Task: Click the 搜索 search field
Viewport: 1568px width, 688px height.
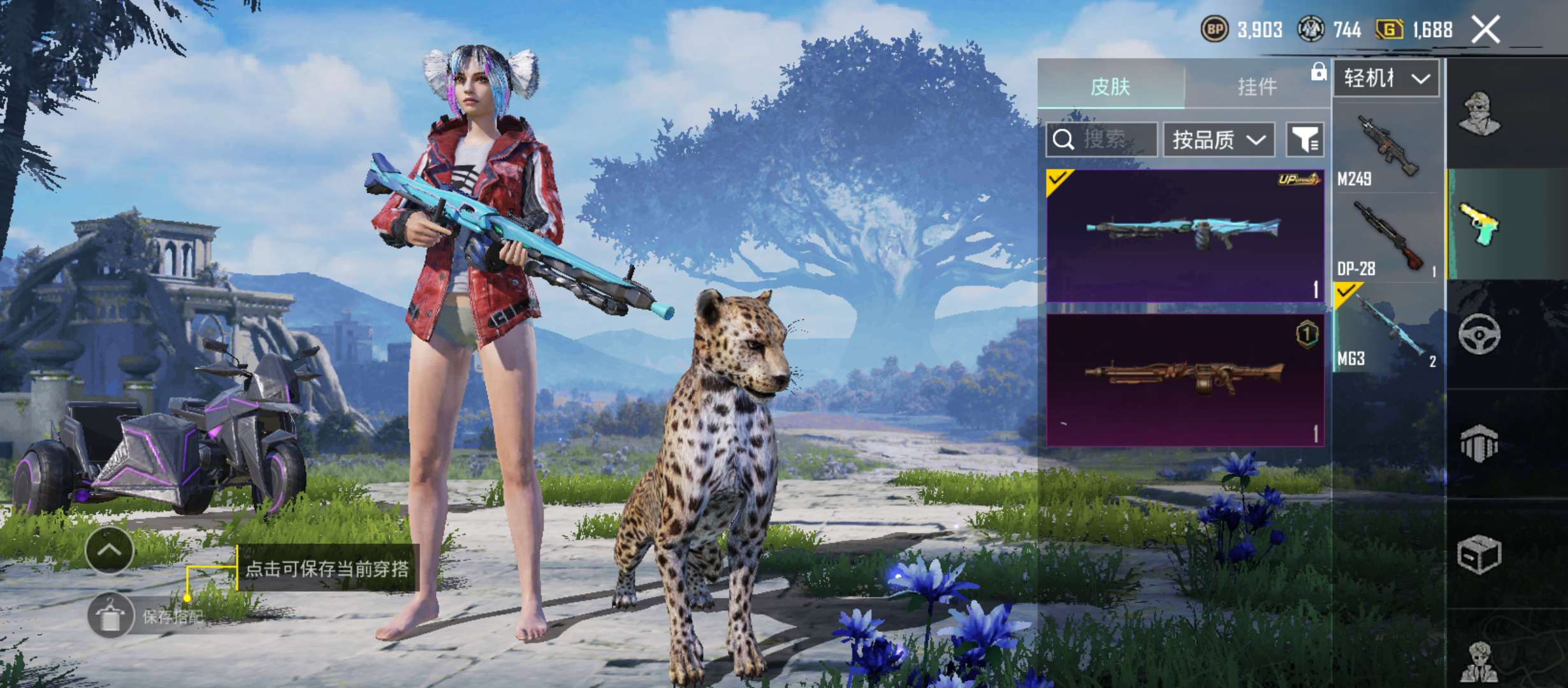Action: 1101,140
